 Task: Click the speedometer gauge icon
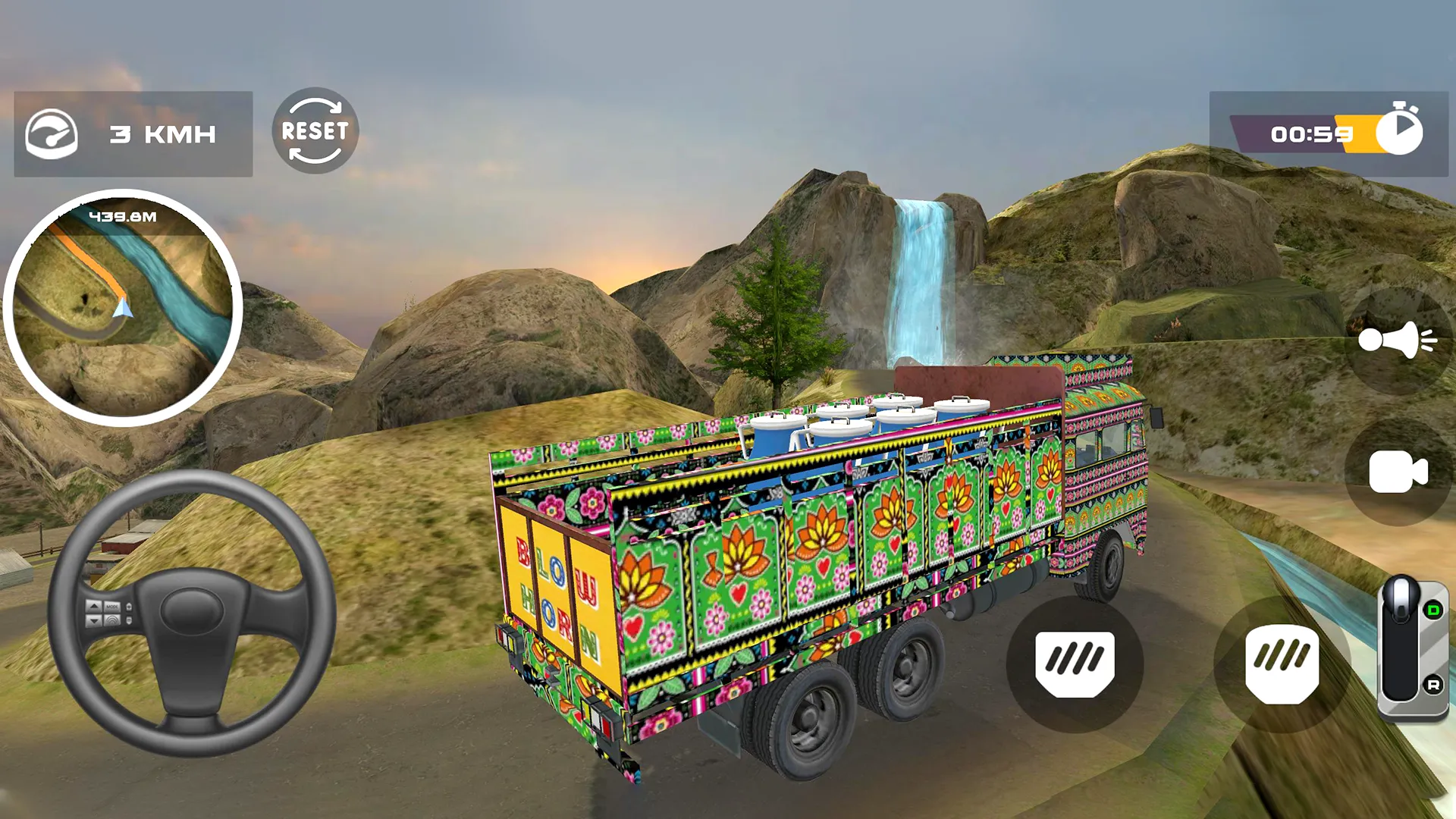click(52, 133)
